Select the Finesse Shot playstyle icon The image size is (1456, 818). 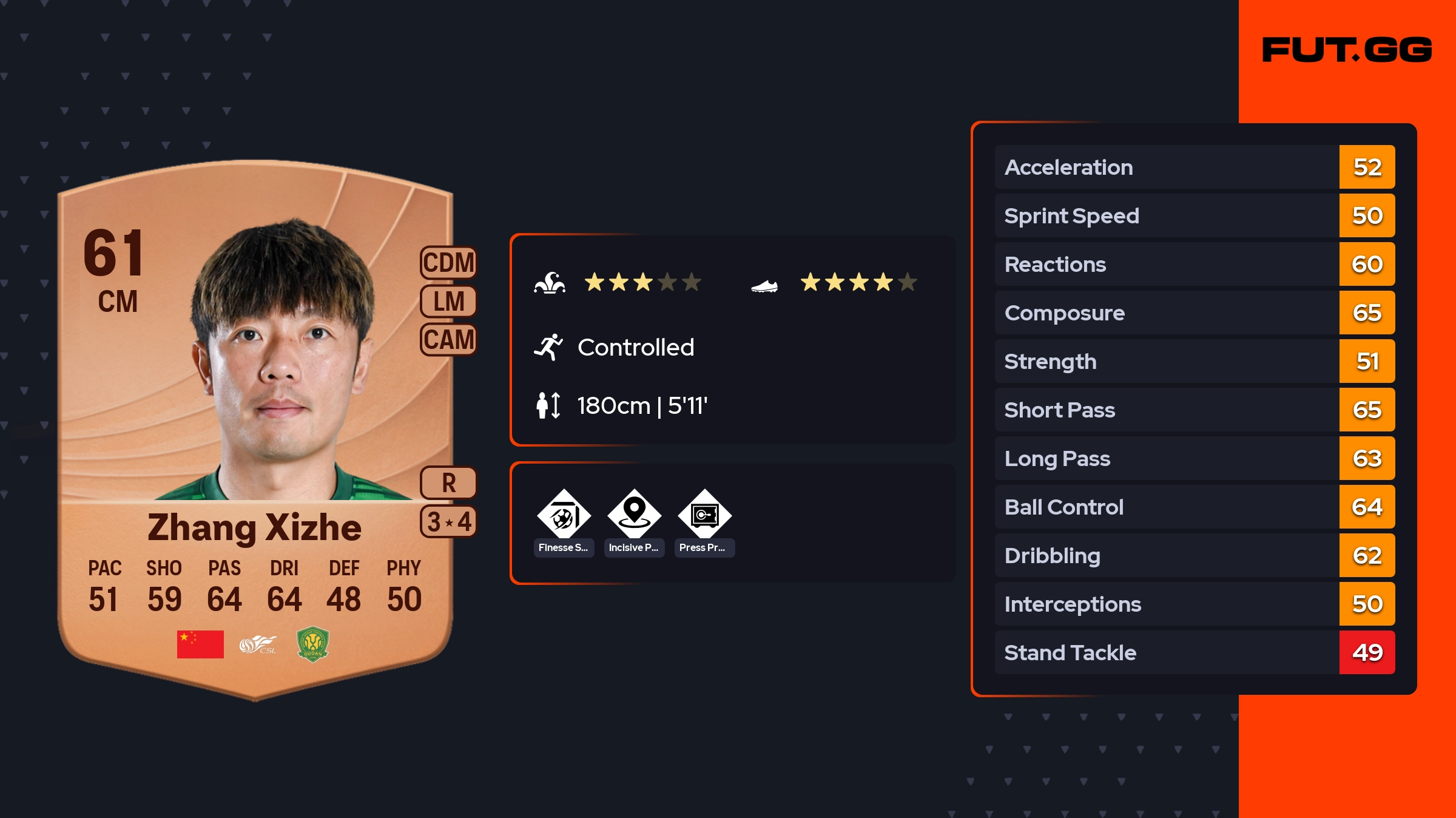(564, 516)
